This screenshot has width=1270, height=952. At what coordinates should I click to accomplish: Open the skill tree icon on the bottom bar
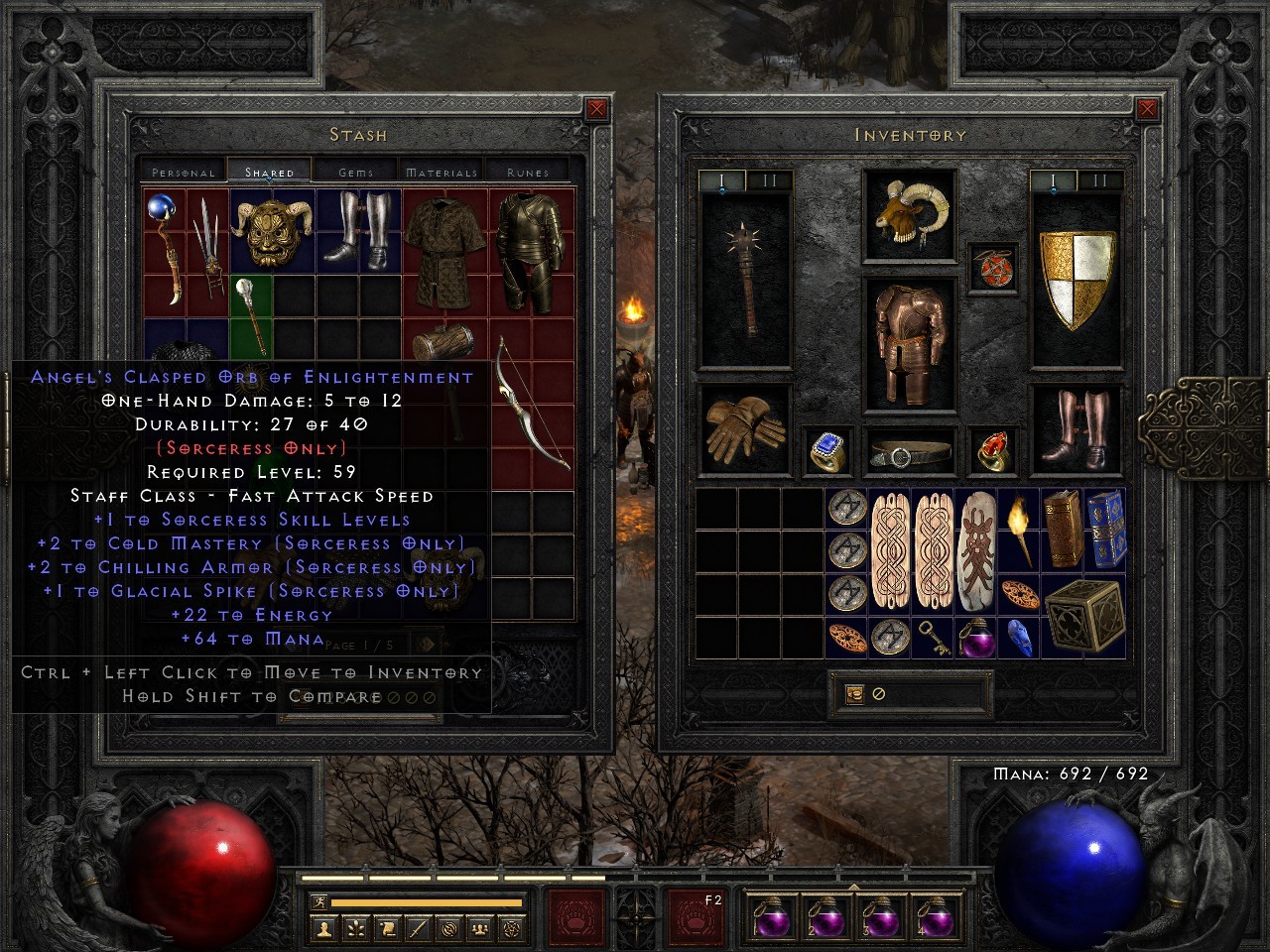[356, 930]
